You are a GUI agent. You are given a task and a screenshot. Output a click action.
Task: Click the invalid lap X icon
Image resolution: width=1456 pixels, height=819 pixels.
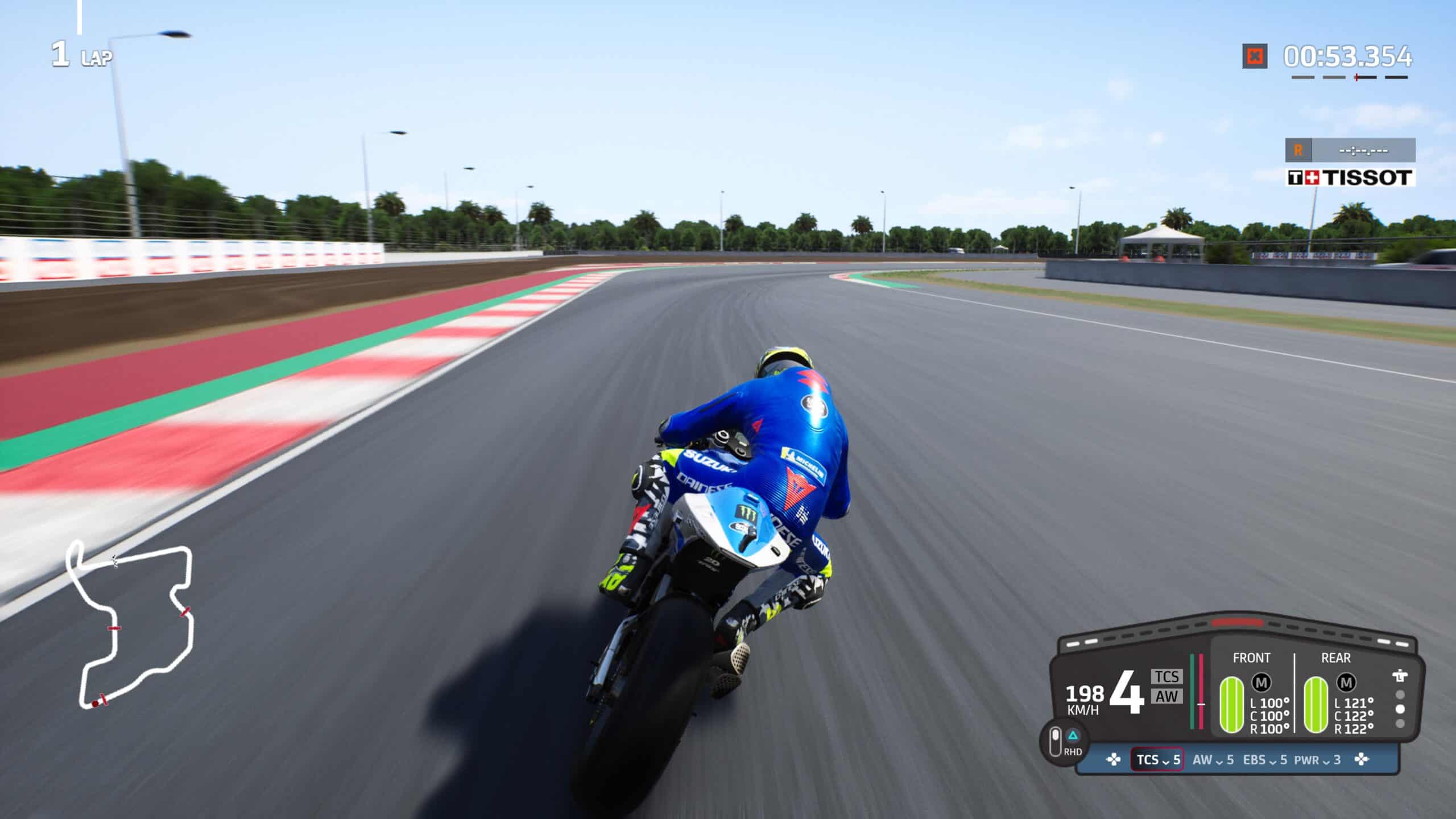(x=1255, y=56)
